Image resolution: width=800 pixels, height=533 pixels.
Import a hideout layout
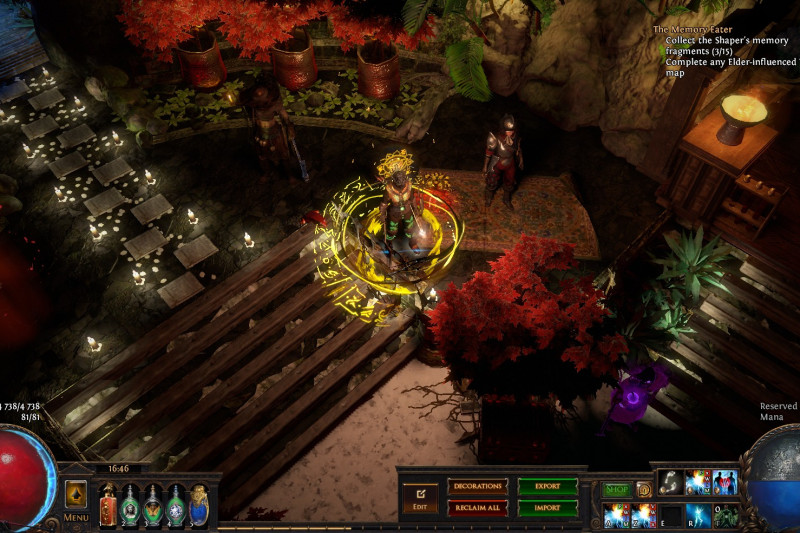[x=547, y=508]
